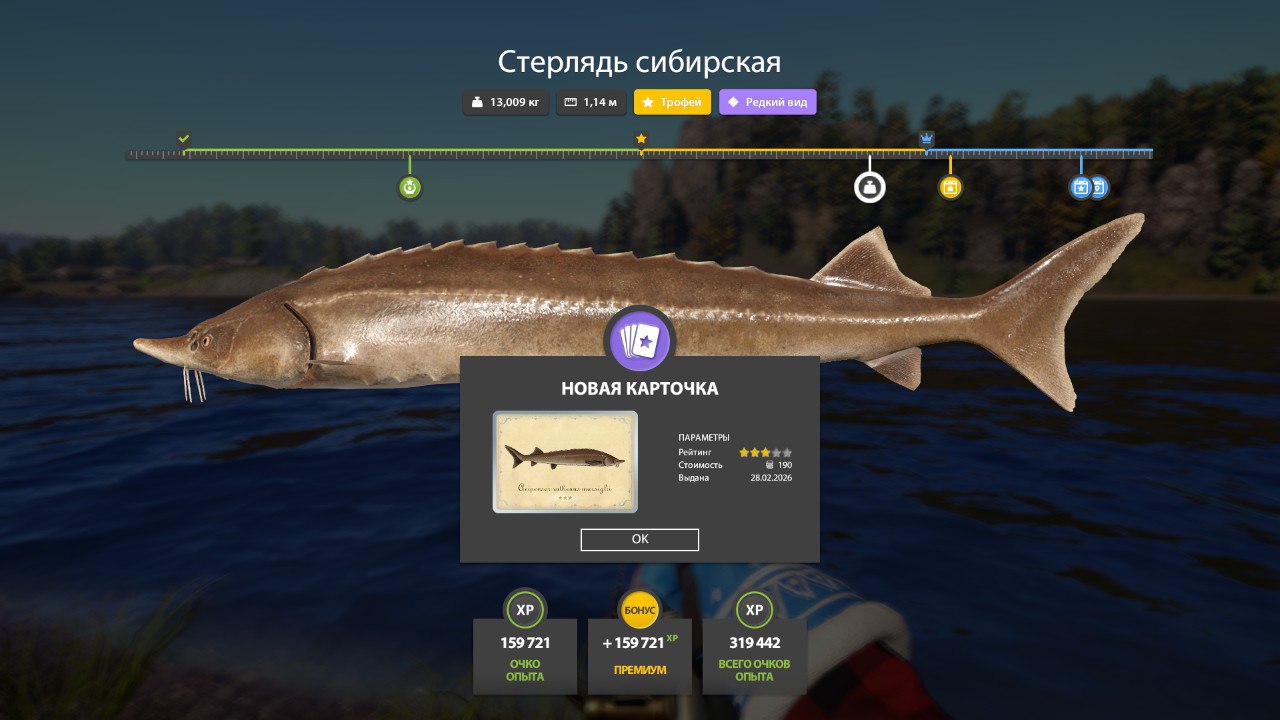
Task: Click the purple card stack icon above the dialog
Action: click(x=640, y=341)
